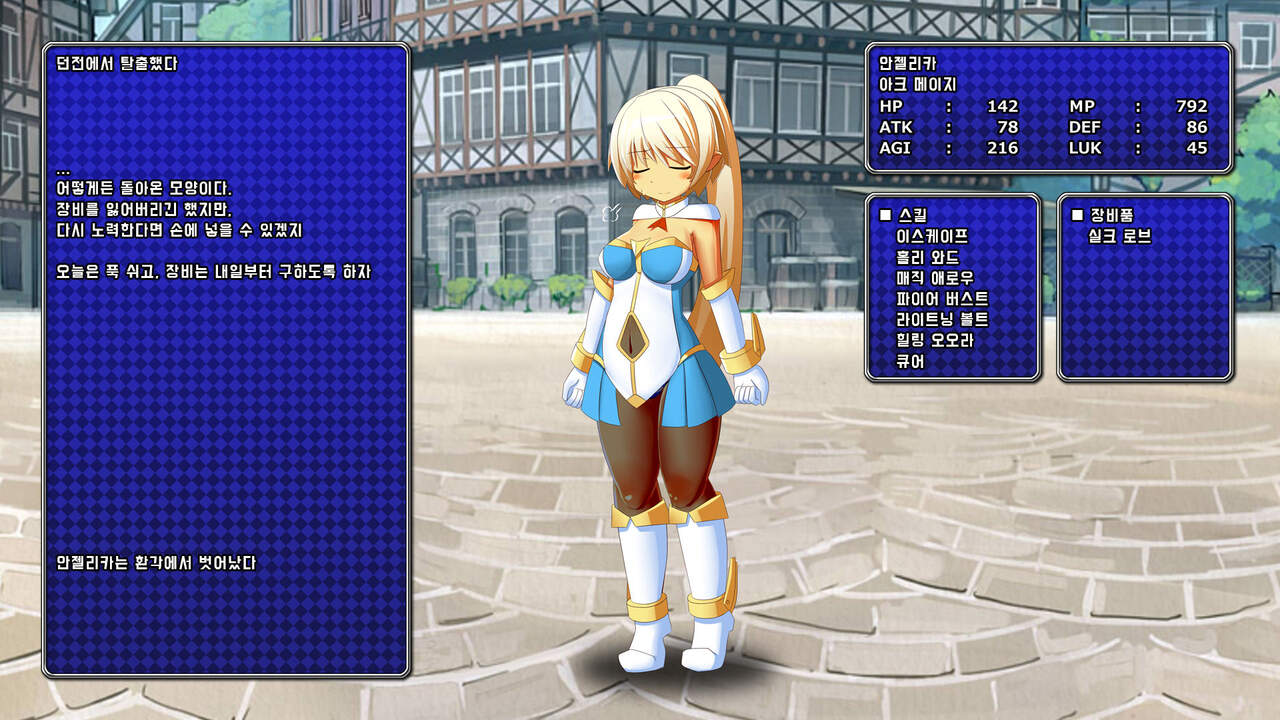Select the 파이어 버스트 skill
The height and width of the screenshot is (720, 1280).
pos(943,299)
